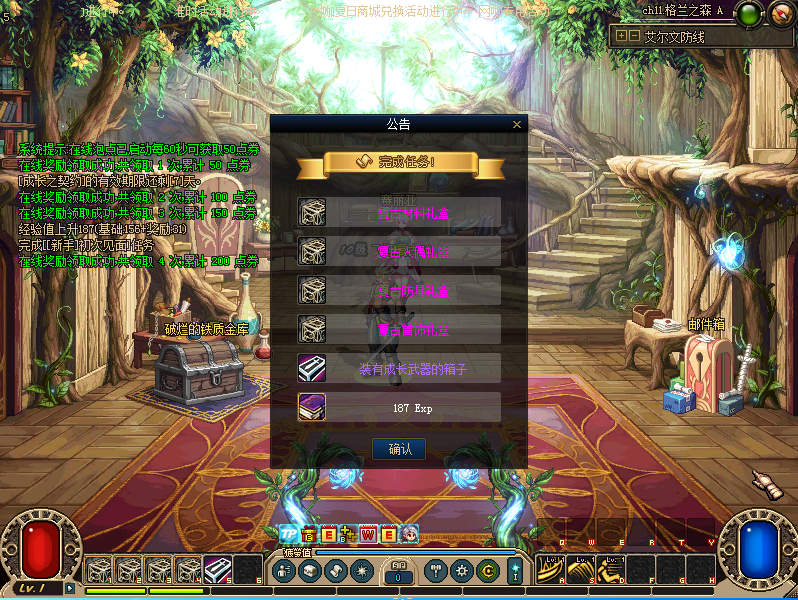Open the compass map icon

point(780,13)
